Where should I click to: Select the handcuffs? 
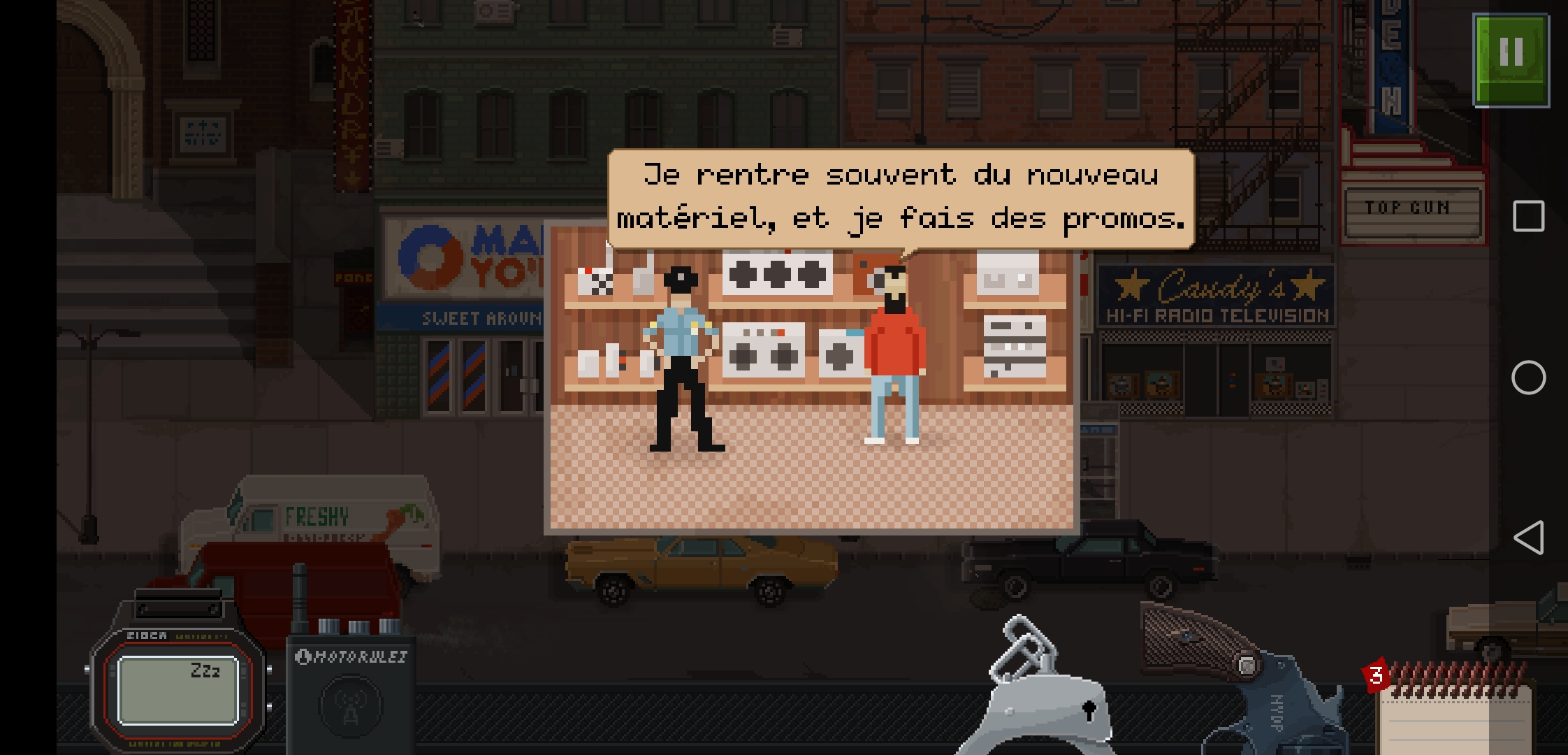[1041, 692]
